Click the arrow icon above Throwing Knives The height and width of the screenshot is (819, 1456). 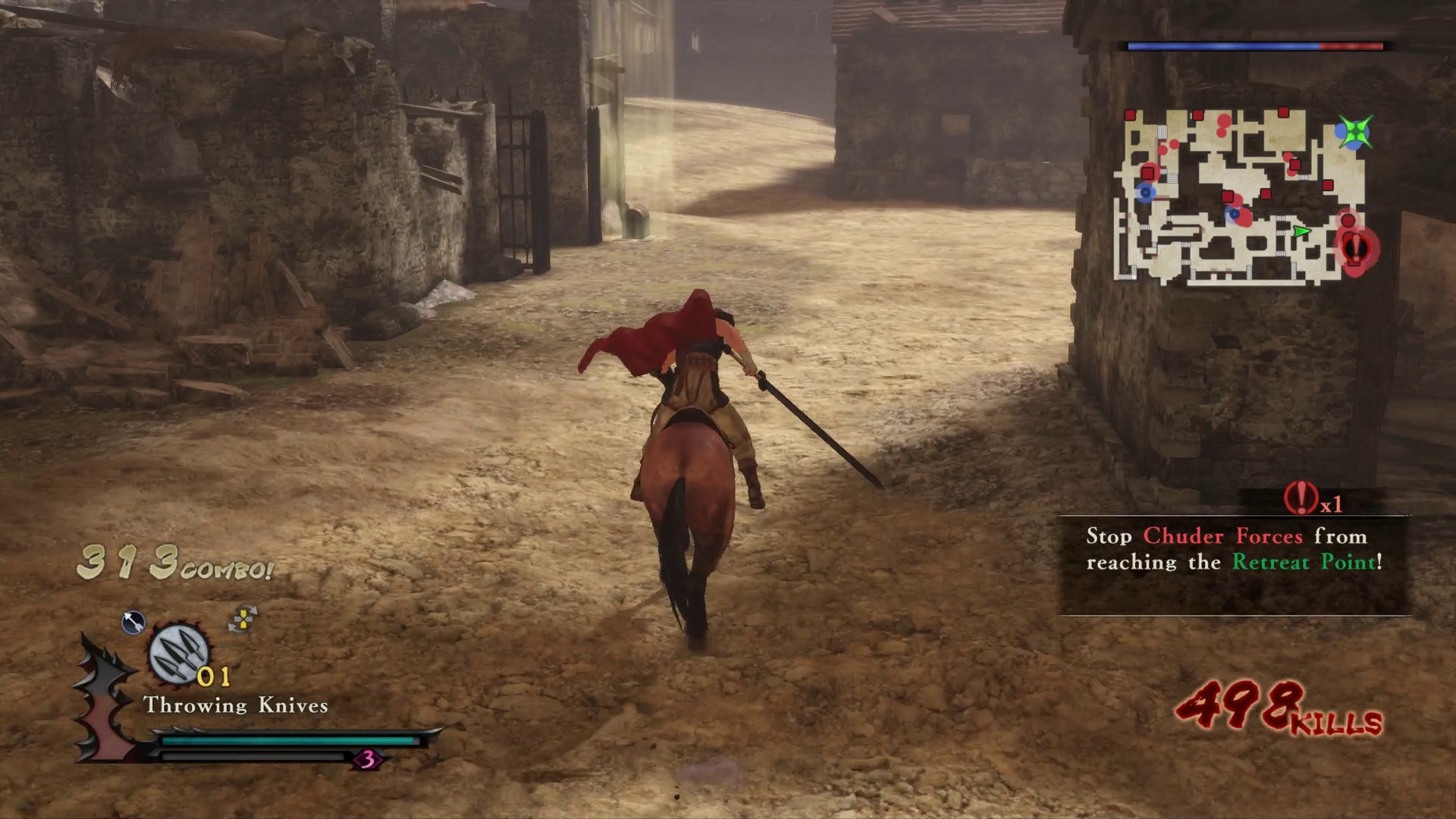[x=133, y=623]
